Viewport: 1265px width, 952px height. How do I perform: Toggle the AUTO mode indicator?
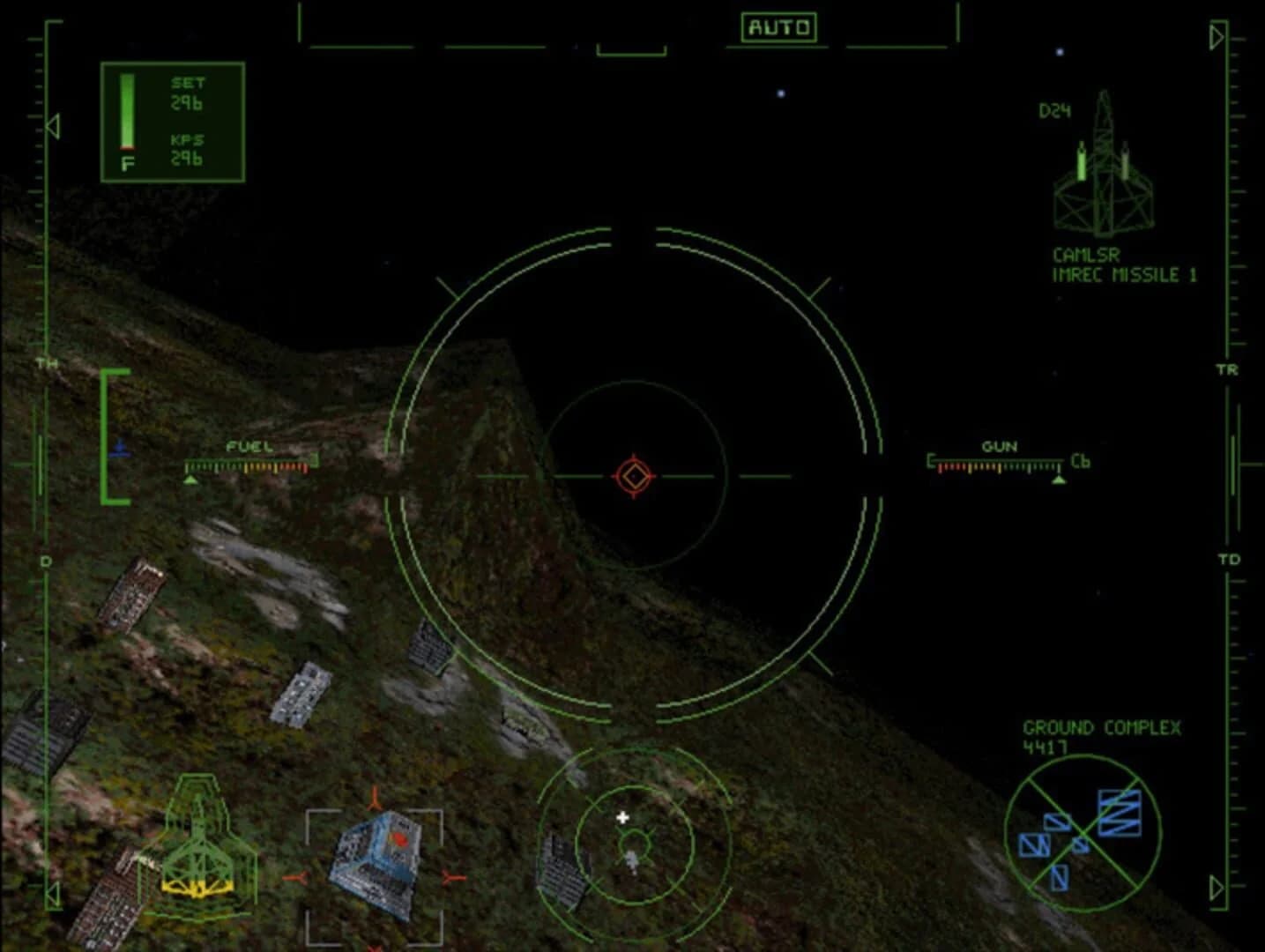pyautogui.click(x=781, y=27)
